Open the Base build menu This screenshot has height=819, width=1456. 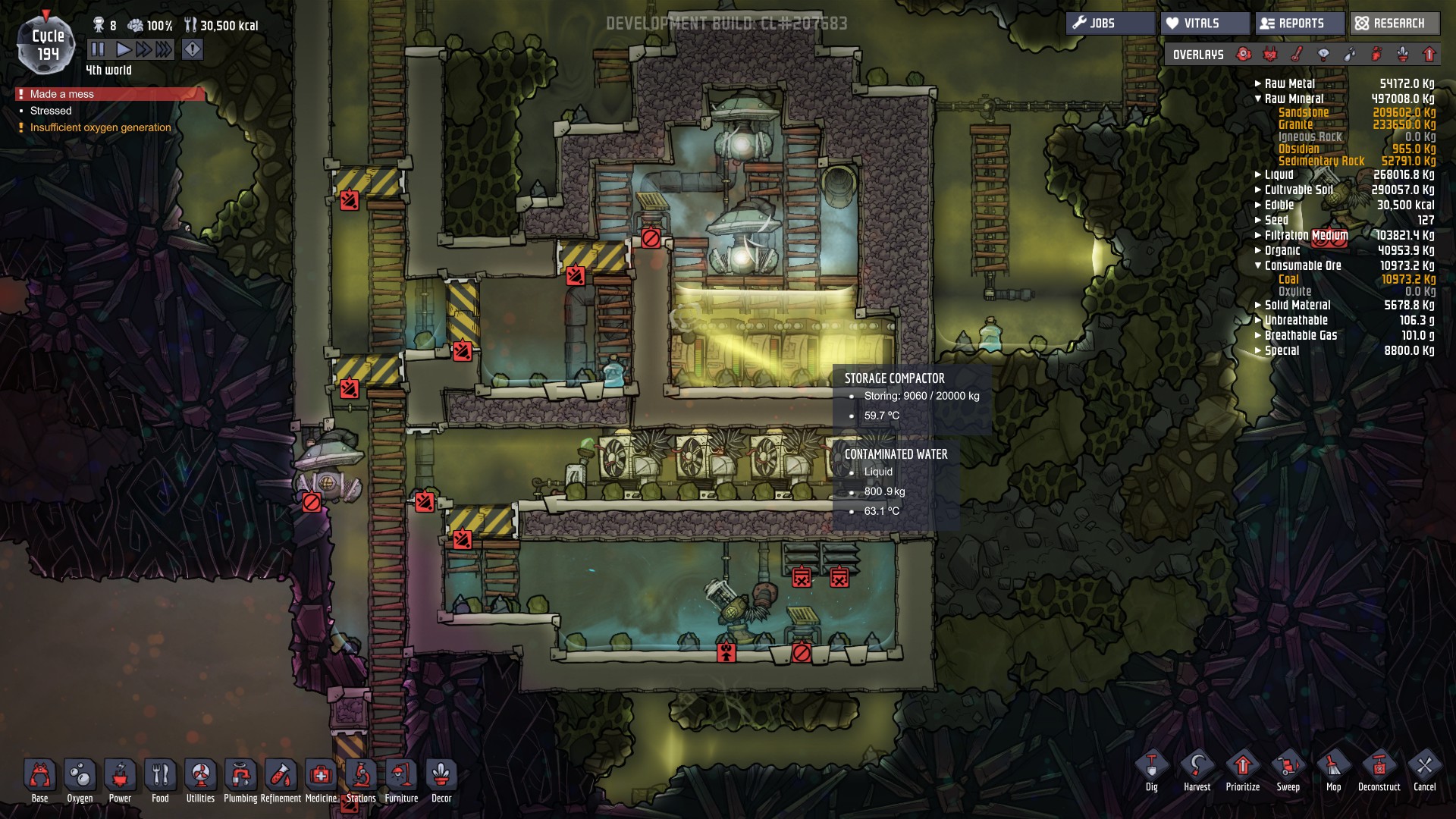40,780
